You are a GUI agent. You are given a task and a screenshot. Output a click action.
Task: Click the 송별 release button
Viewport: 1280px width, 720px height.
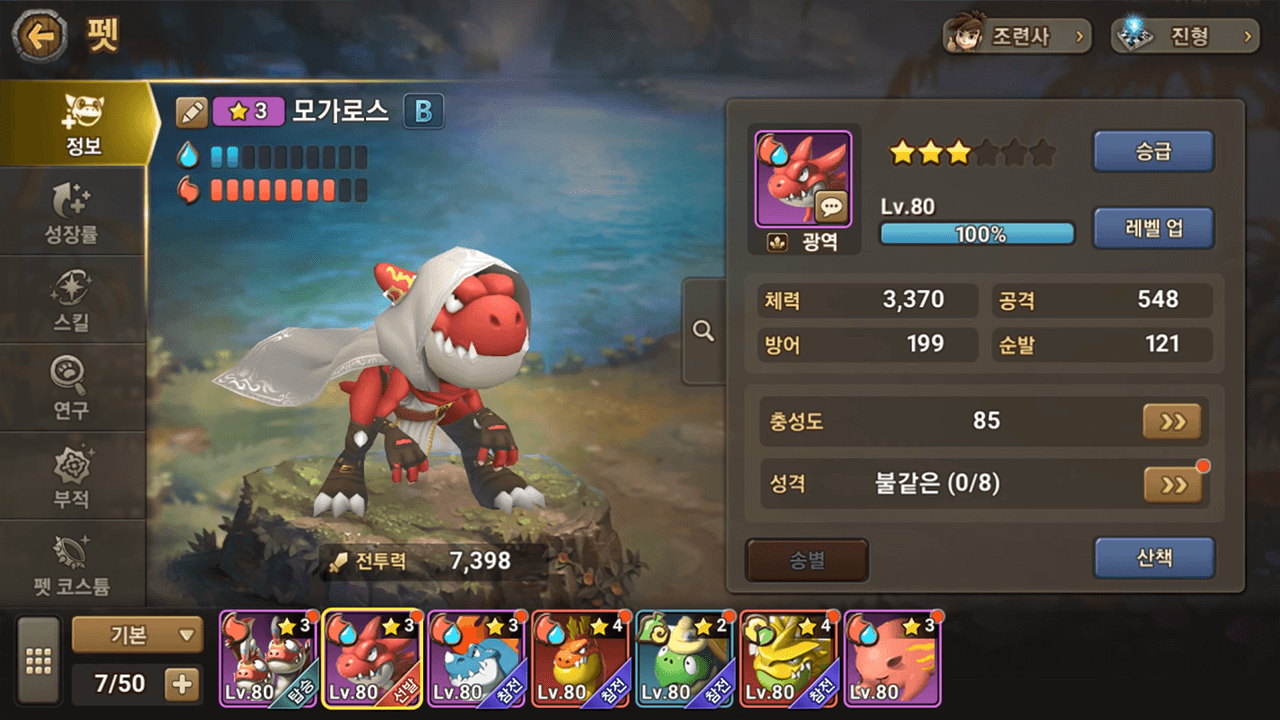coord(807,560)
